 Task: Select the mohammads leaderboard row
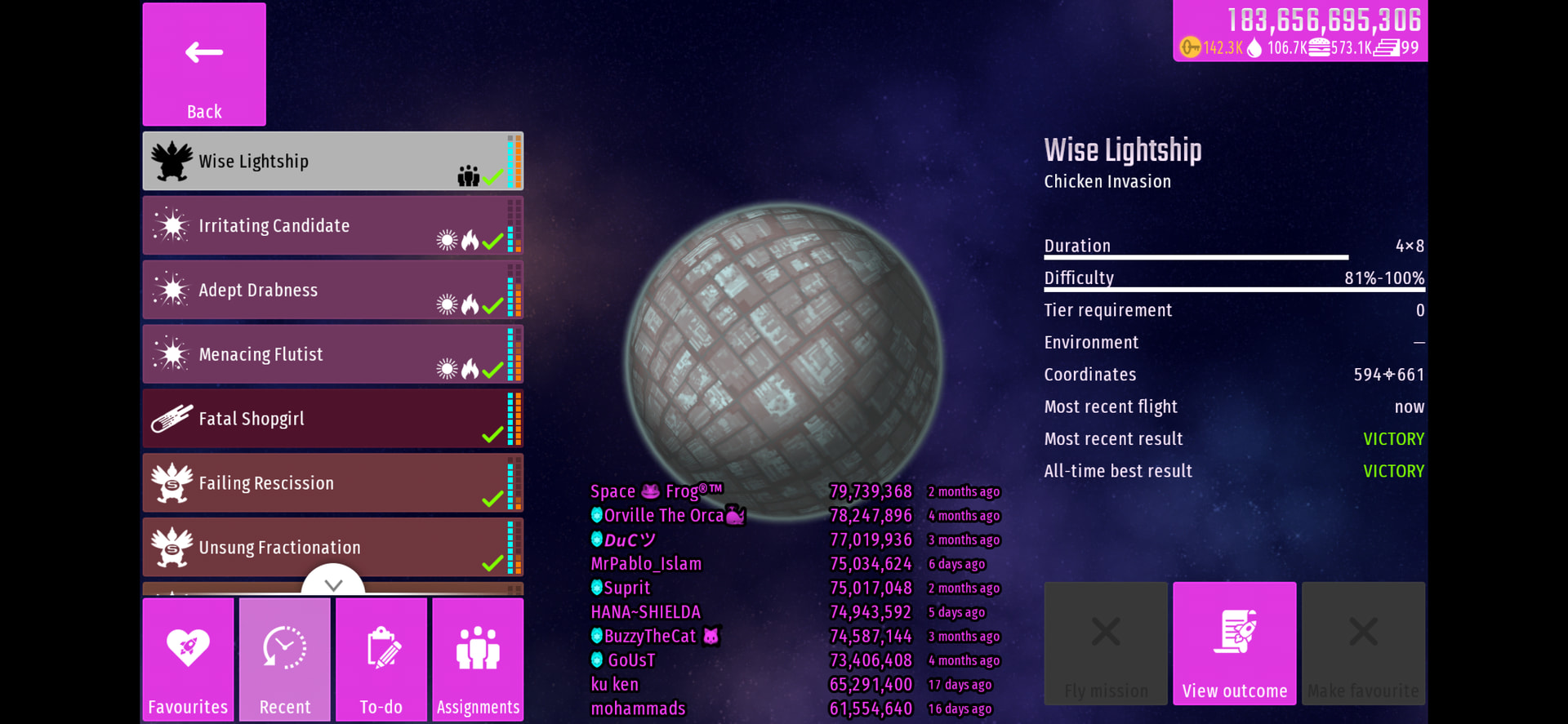point(792,708)
